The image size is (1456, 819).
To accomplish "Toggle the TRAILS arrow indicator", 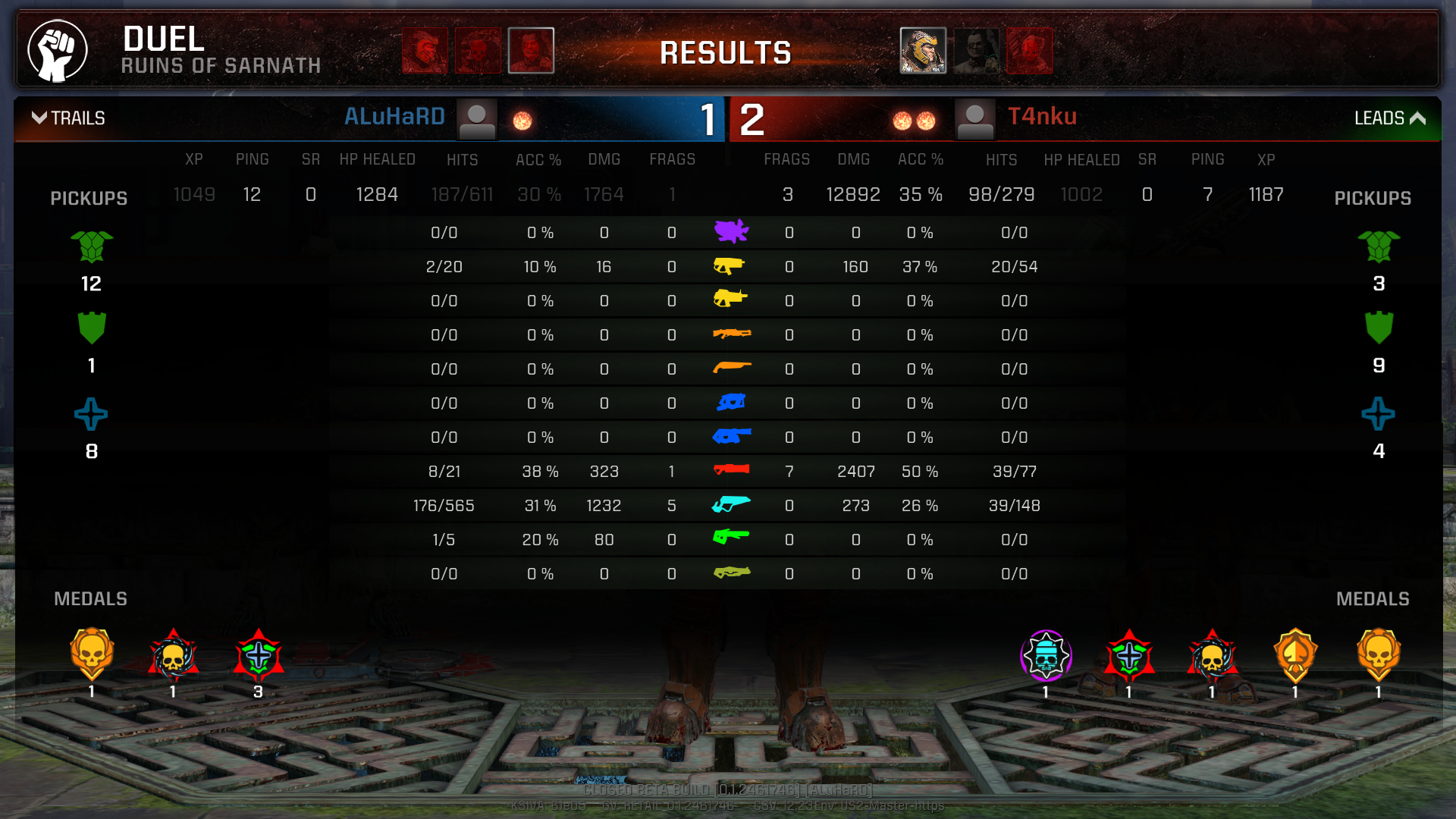I will [x=39, y=118].
